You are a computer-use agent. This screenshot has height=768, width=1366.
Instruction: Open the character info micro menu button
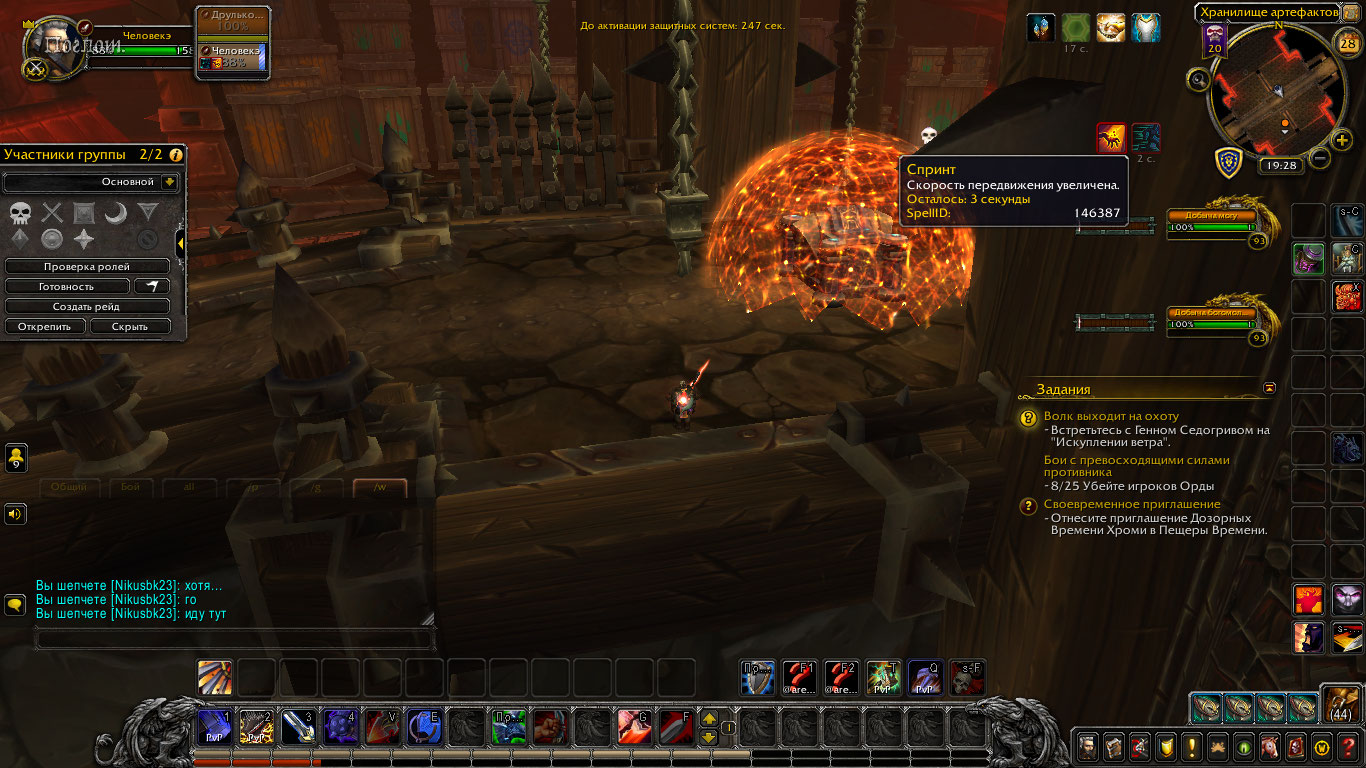pyautogui.click(x=1087, y=746)
